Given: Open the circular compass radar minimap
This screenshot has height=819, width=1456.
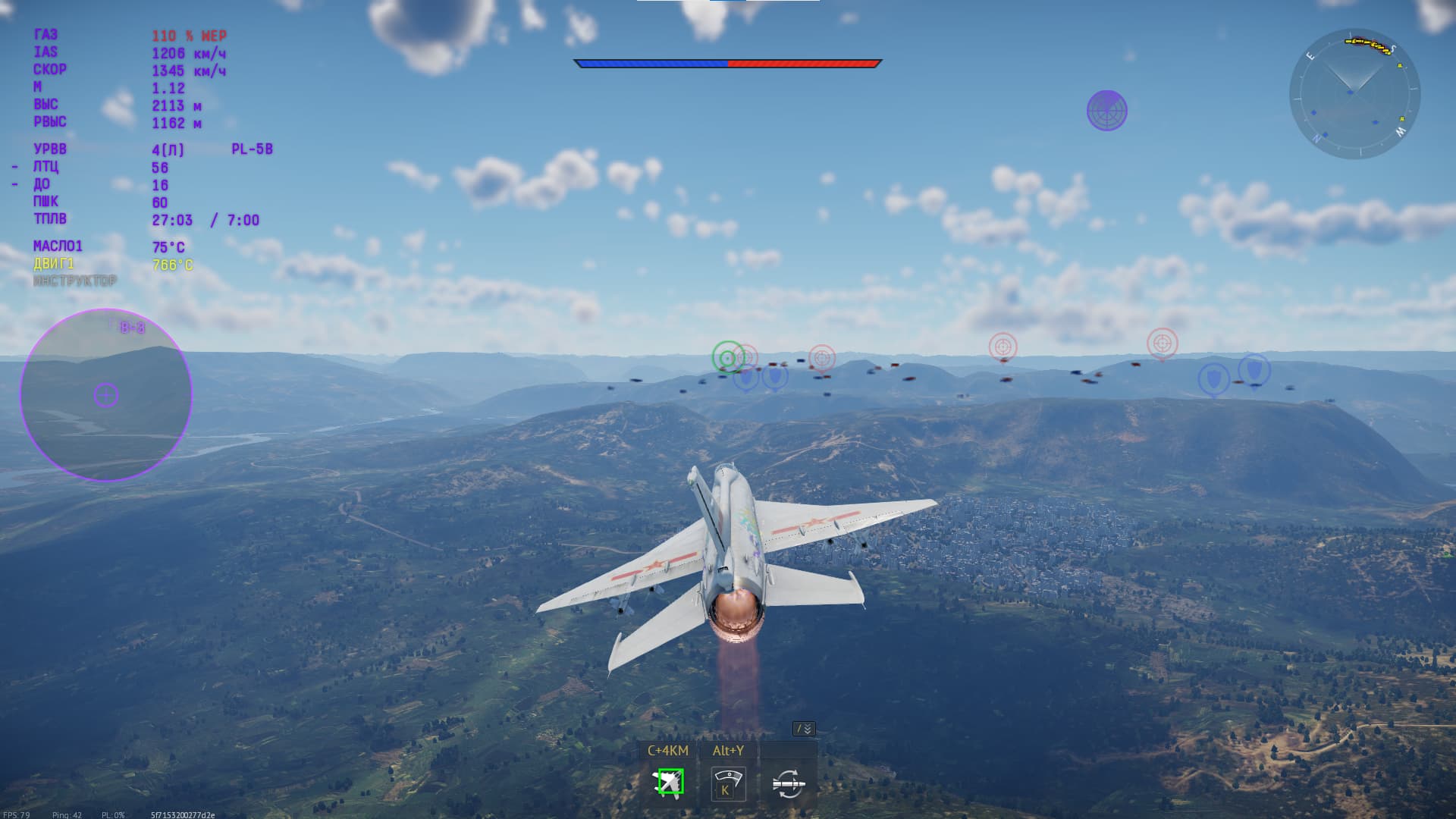Looking at the screenshot, I should click(x=1354, y=94).
